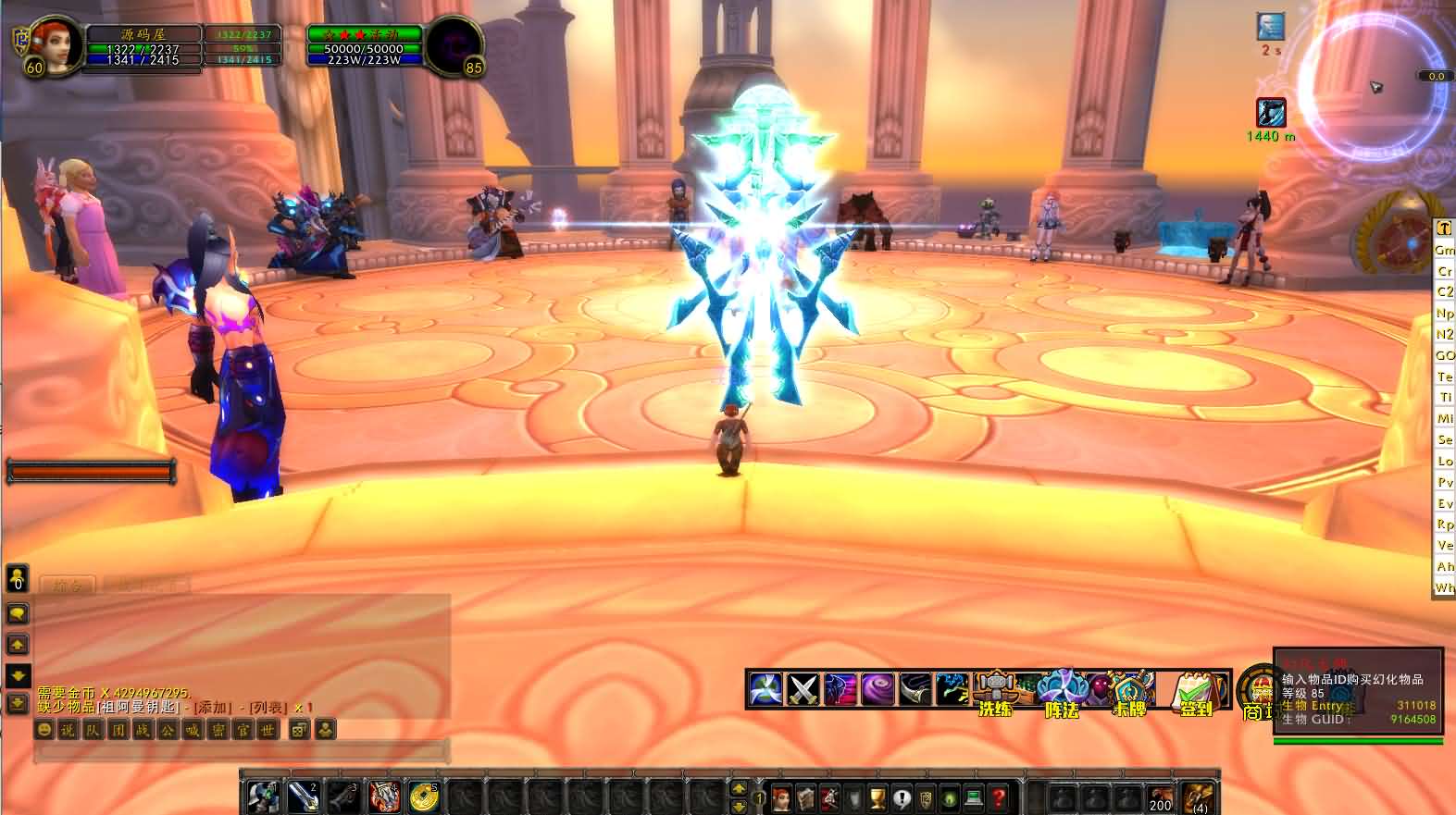Screen dimensions: 1456x815
Task: Select the Gm entry in the side list
Action: [1444, 250]
